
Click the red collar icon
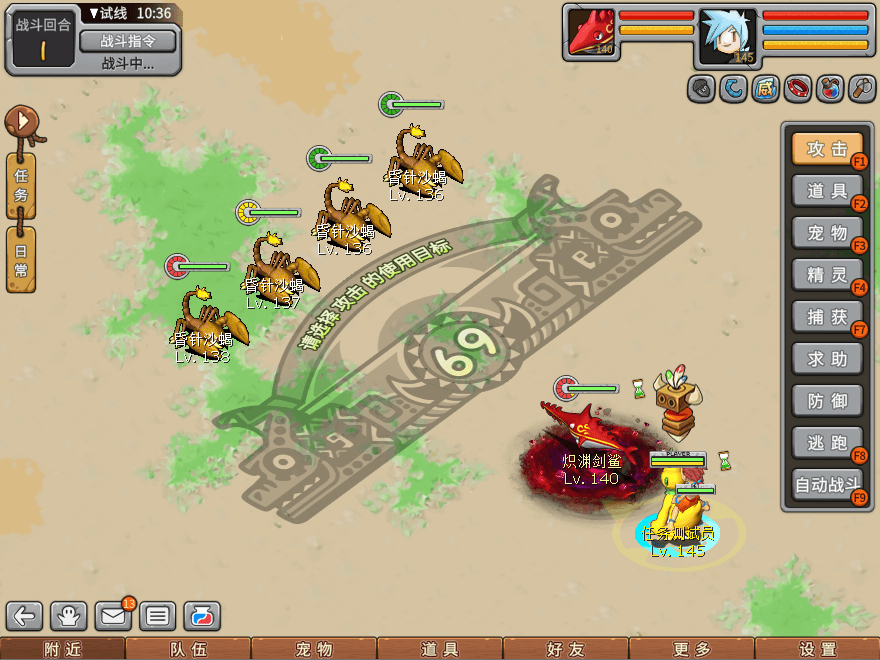pyautogui.click(x=797, y=89)
